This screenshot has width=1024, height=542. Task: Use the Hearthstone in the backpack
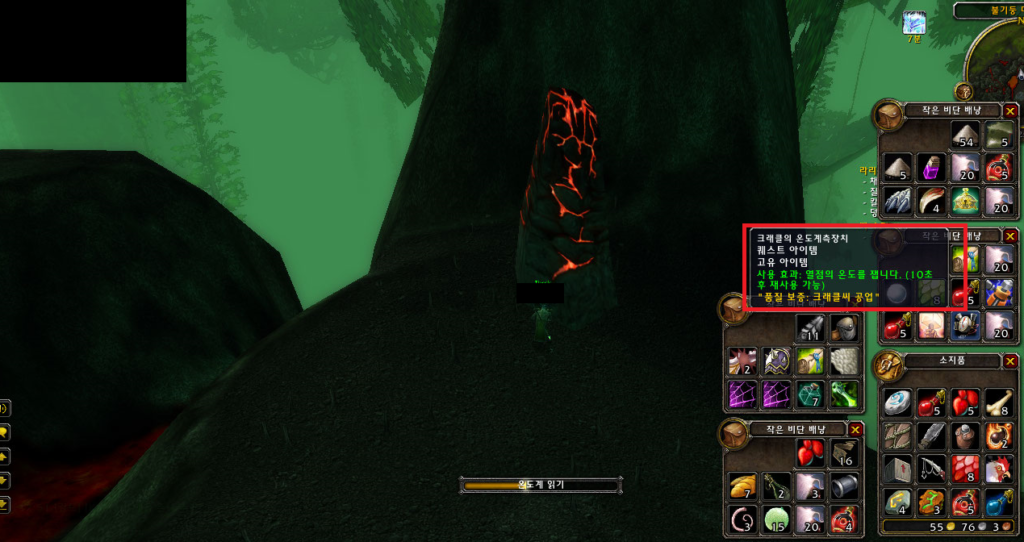(x=897, y=403)
